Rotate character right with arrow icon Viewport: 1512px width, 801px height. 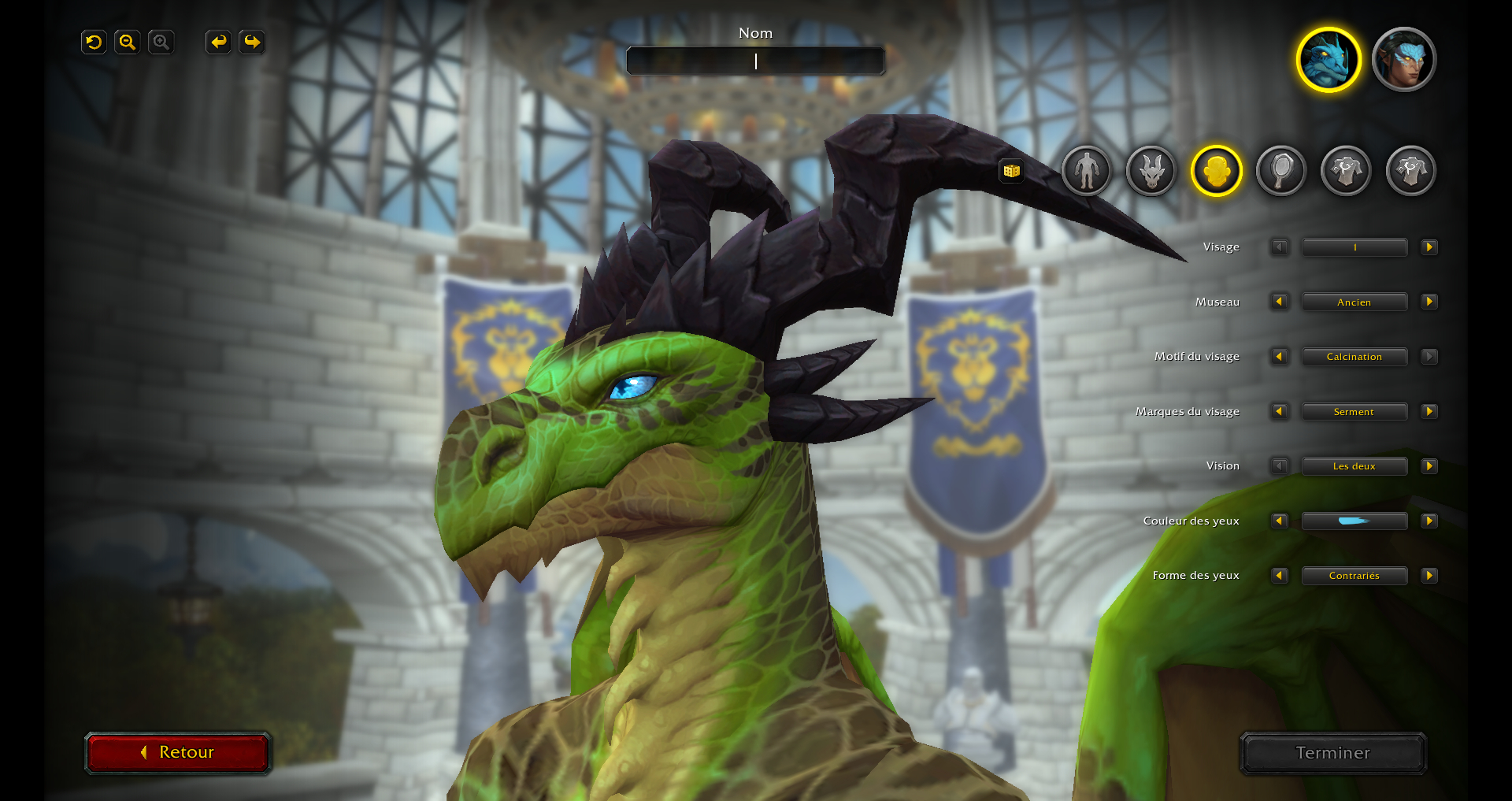pos(252,42)
